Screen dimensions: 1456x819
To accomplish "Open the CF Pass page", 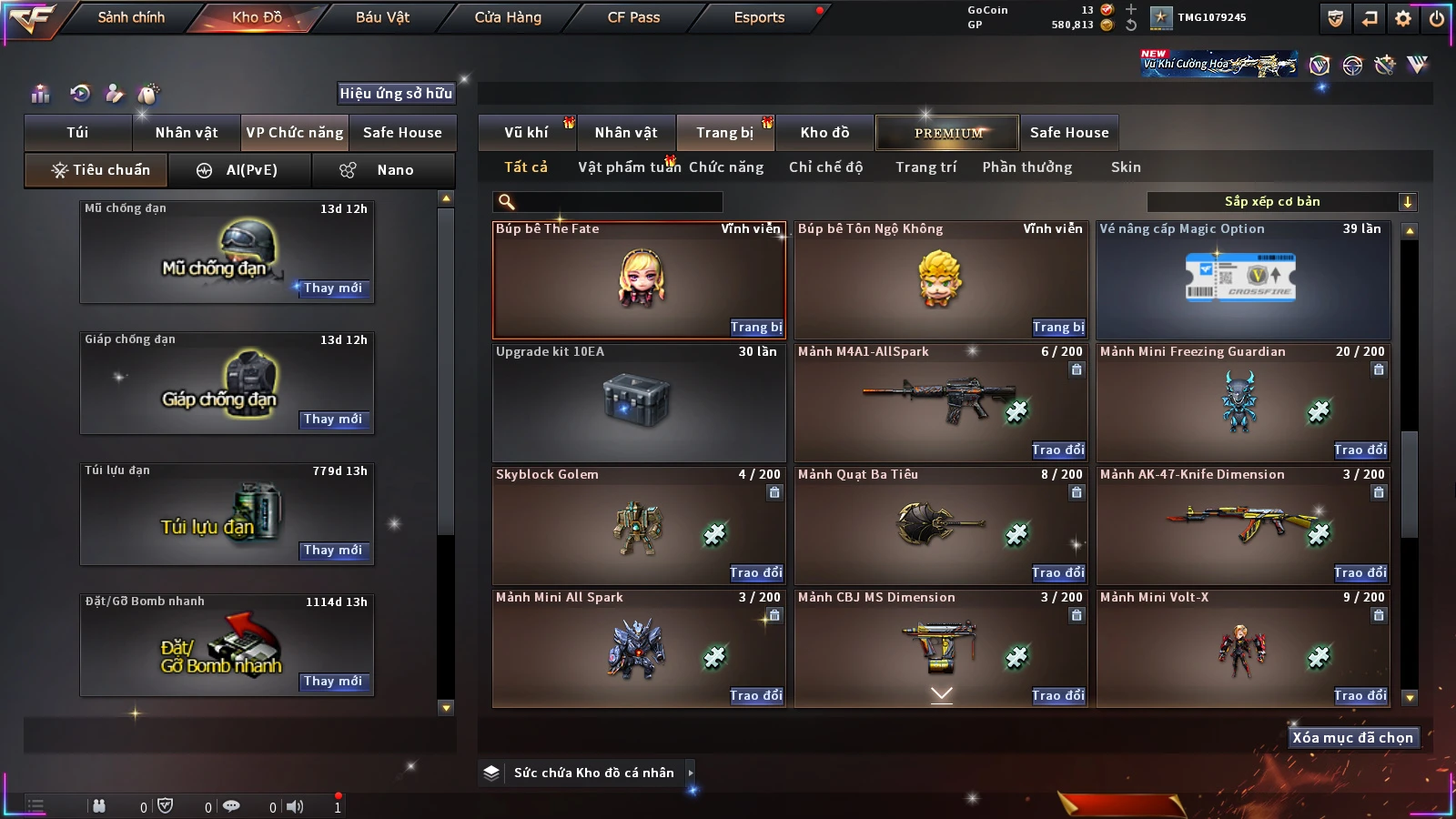I will coord(633,17).
